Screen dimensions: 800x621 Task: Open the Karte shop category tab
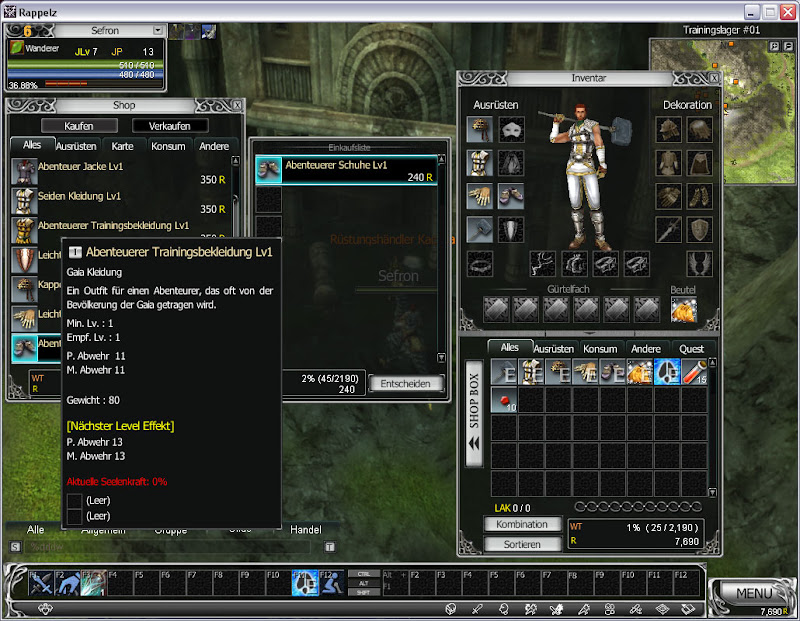coord(123,146)
